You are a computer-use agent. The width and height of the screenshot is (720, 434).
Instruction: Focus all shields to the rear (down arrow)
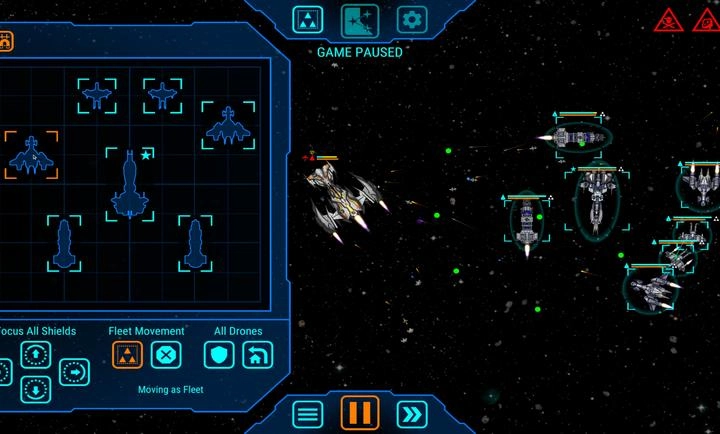36,389
